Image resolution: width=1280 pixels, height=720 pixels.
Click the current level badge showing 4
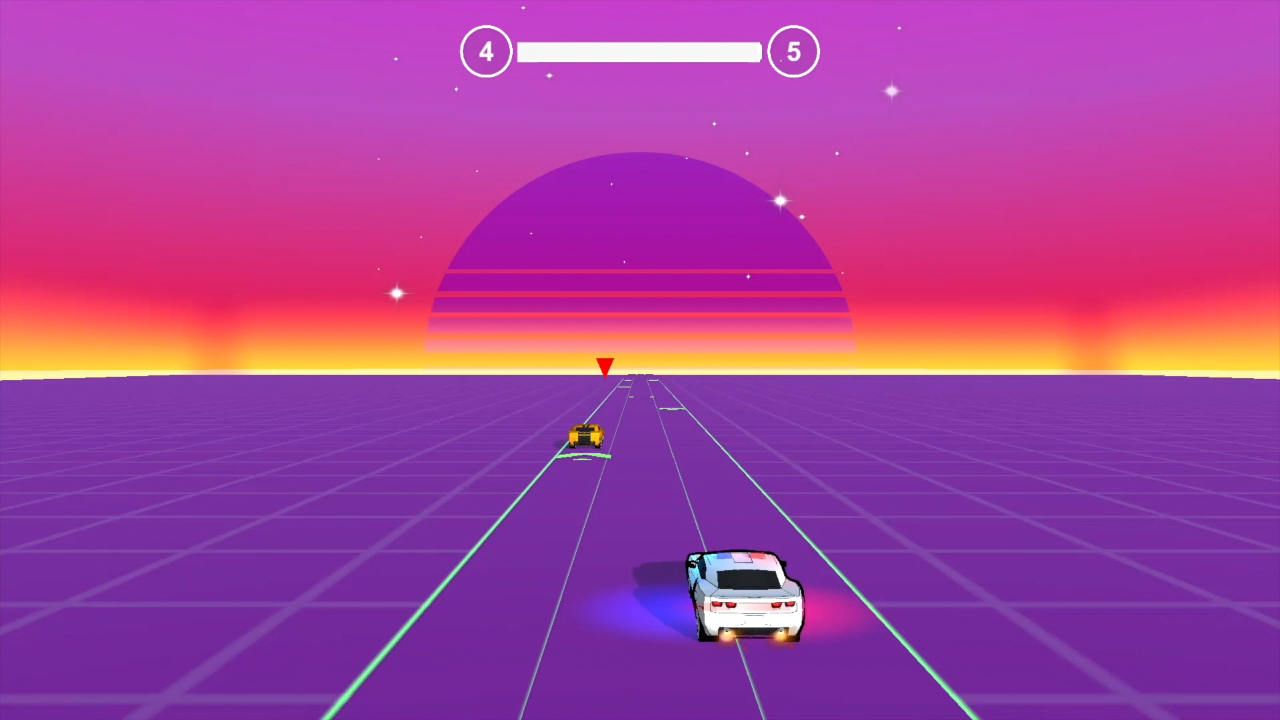[486, 51]
